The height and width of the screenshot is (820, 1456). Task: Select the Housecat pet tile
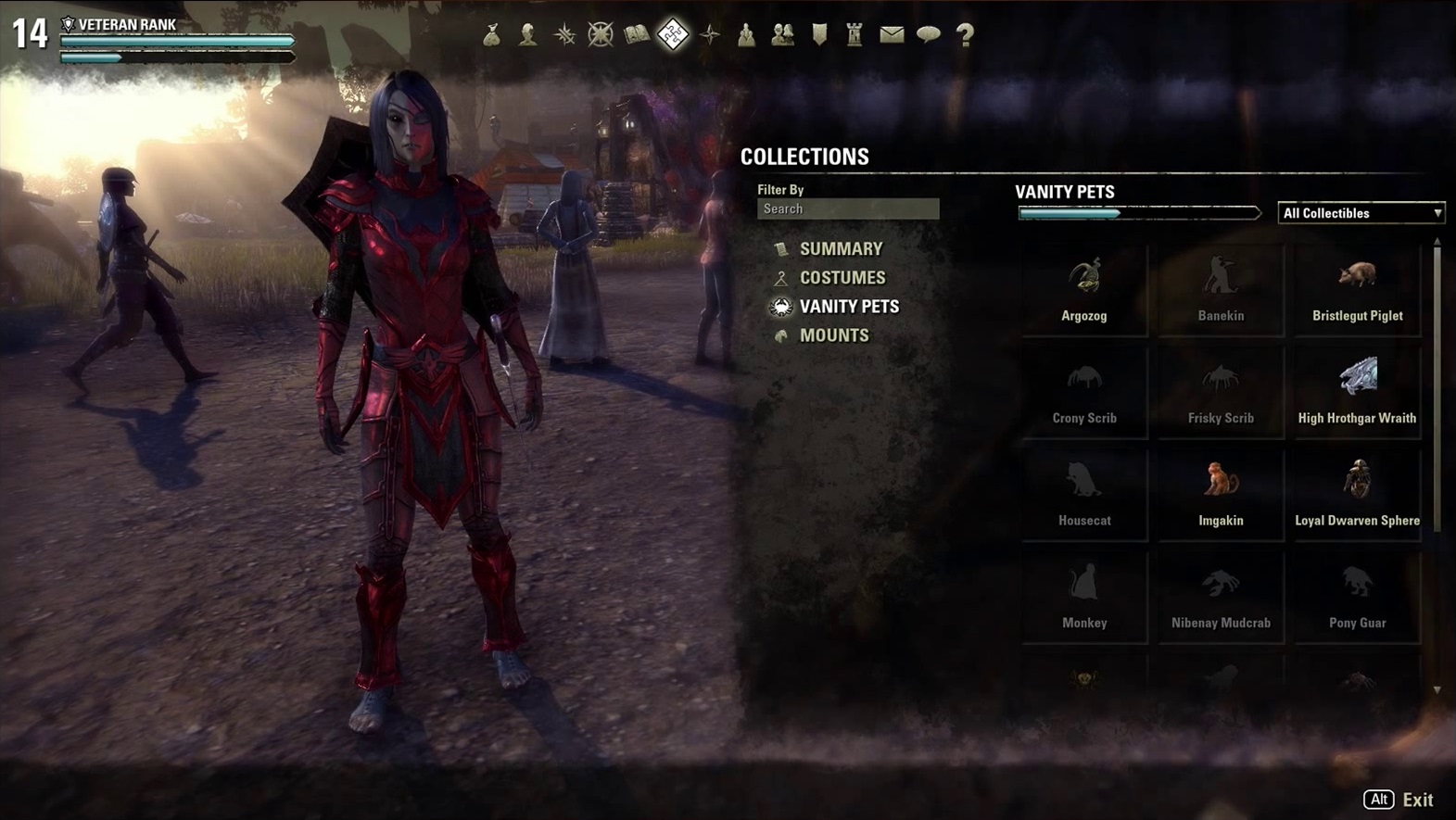click(1084, 494)
